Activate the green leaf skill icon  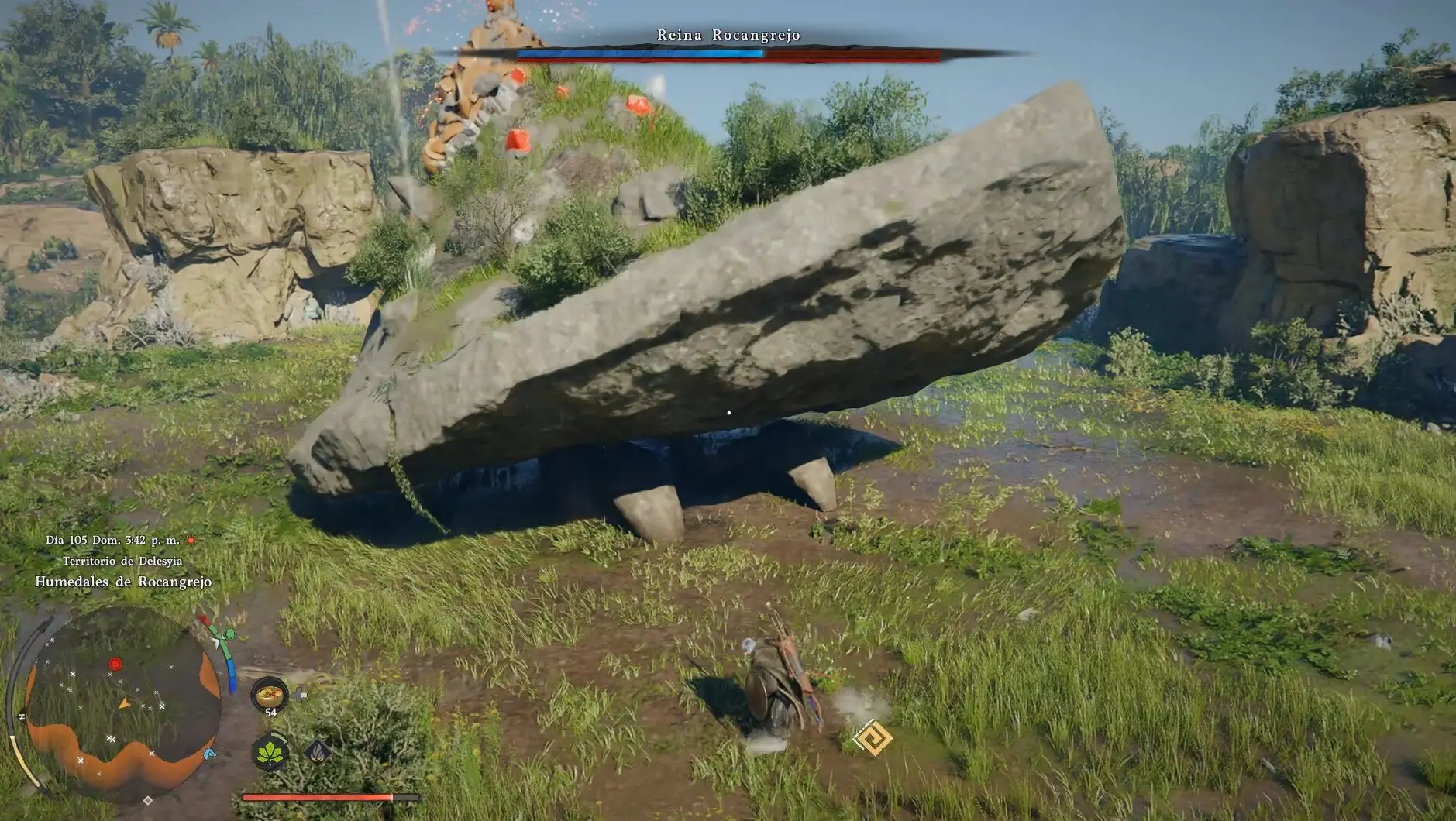[x=270, y=751]
